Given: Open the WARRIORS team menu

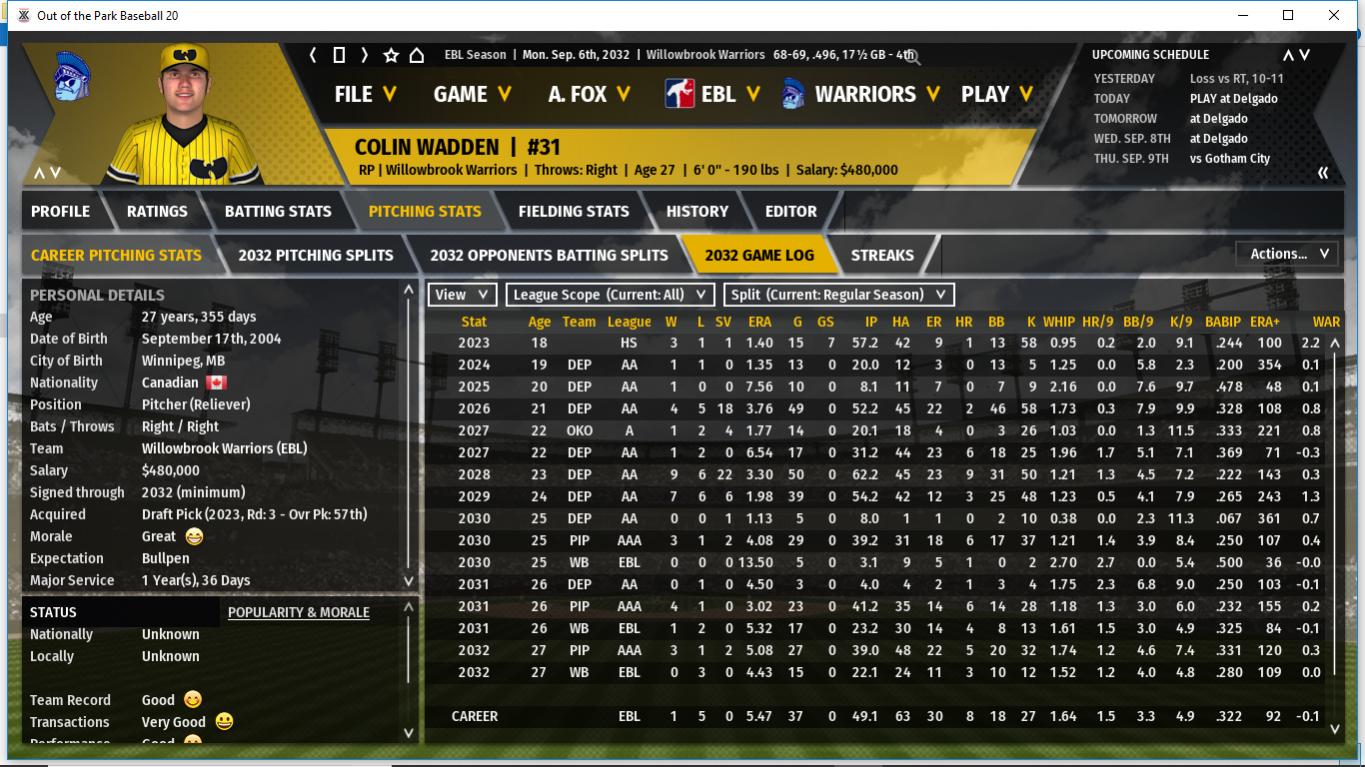Looking at the screenshot, I should (x=876, y=94).
